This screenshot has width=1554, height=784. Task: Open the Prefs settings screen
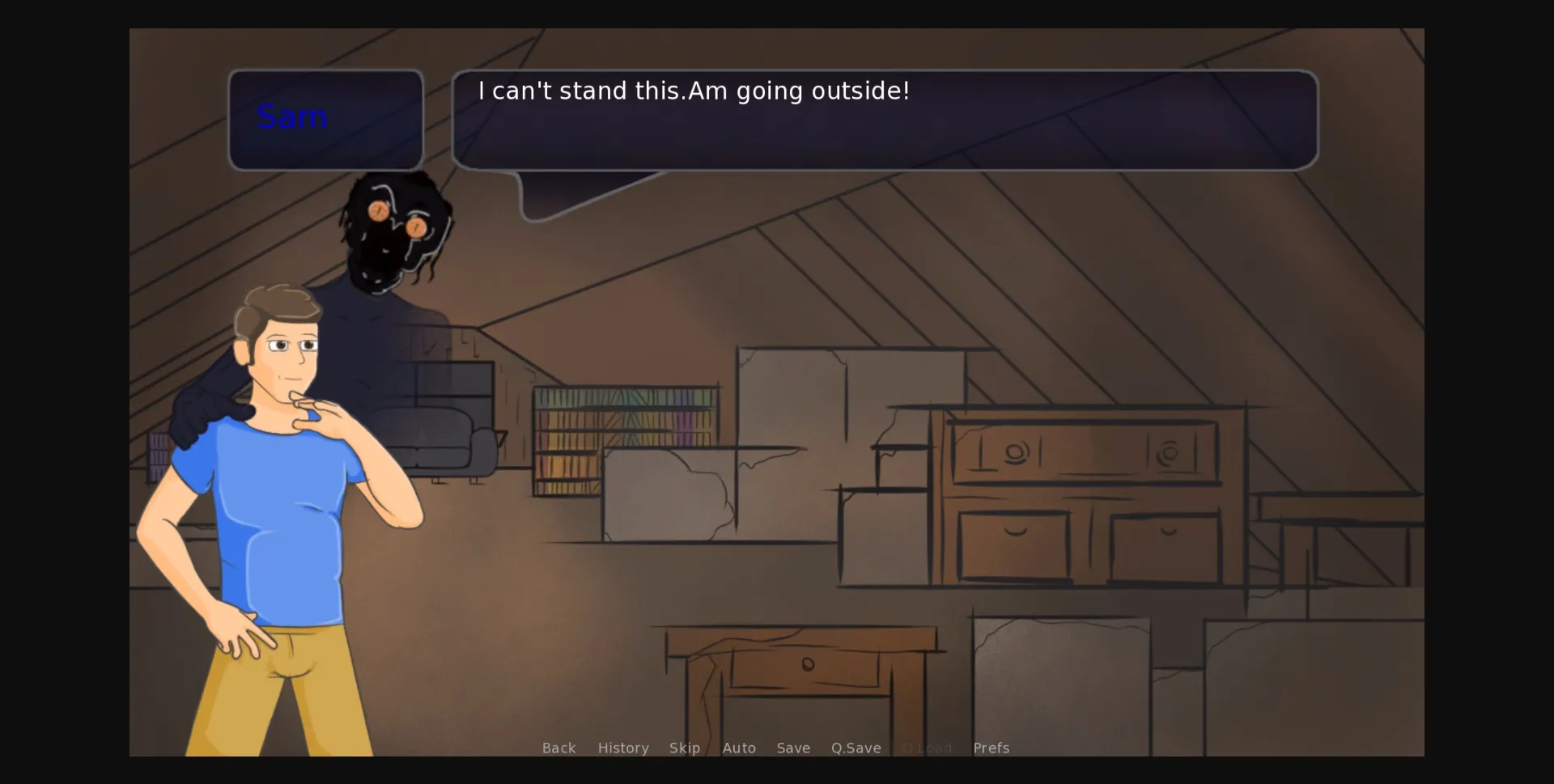991,748
